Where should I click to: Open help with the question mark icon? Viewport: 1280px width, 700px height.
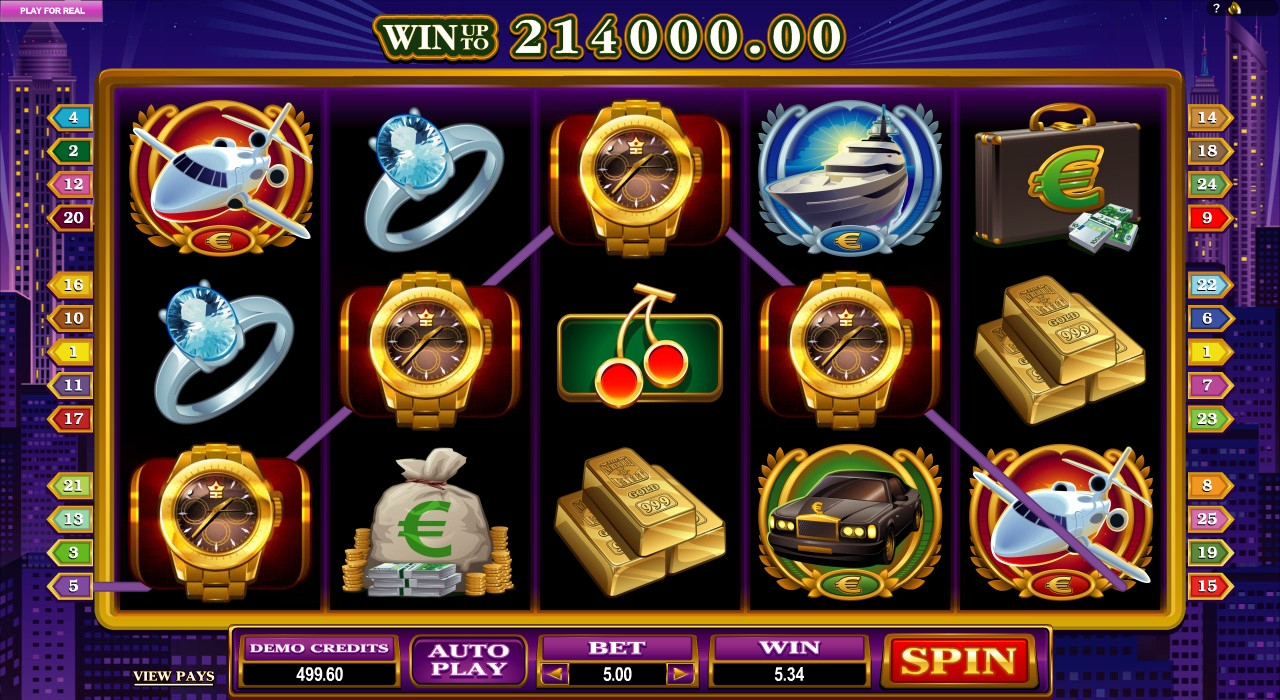click(1217, 8)
